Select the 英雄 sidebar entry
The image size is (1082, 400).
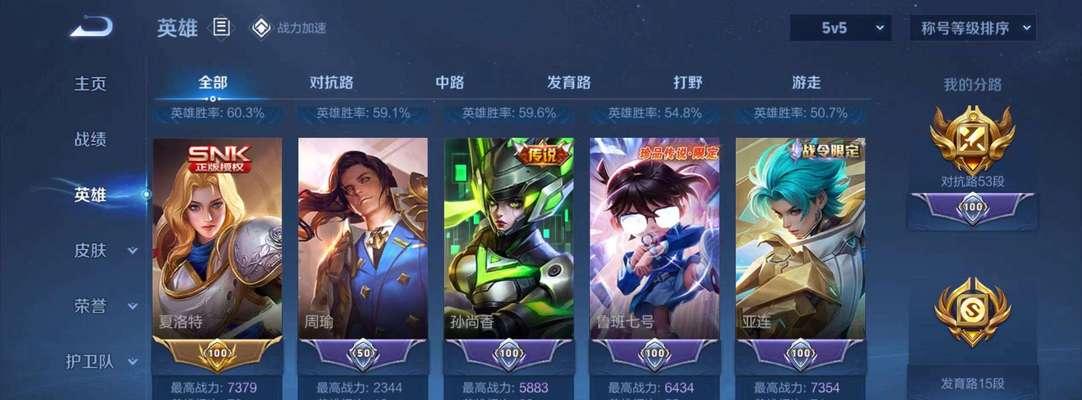coord(90,195)
